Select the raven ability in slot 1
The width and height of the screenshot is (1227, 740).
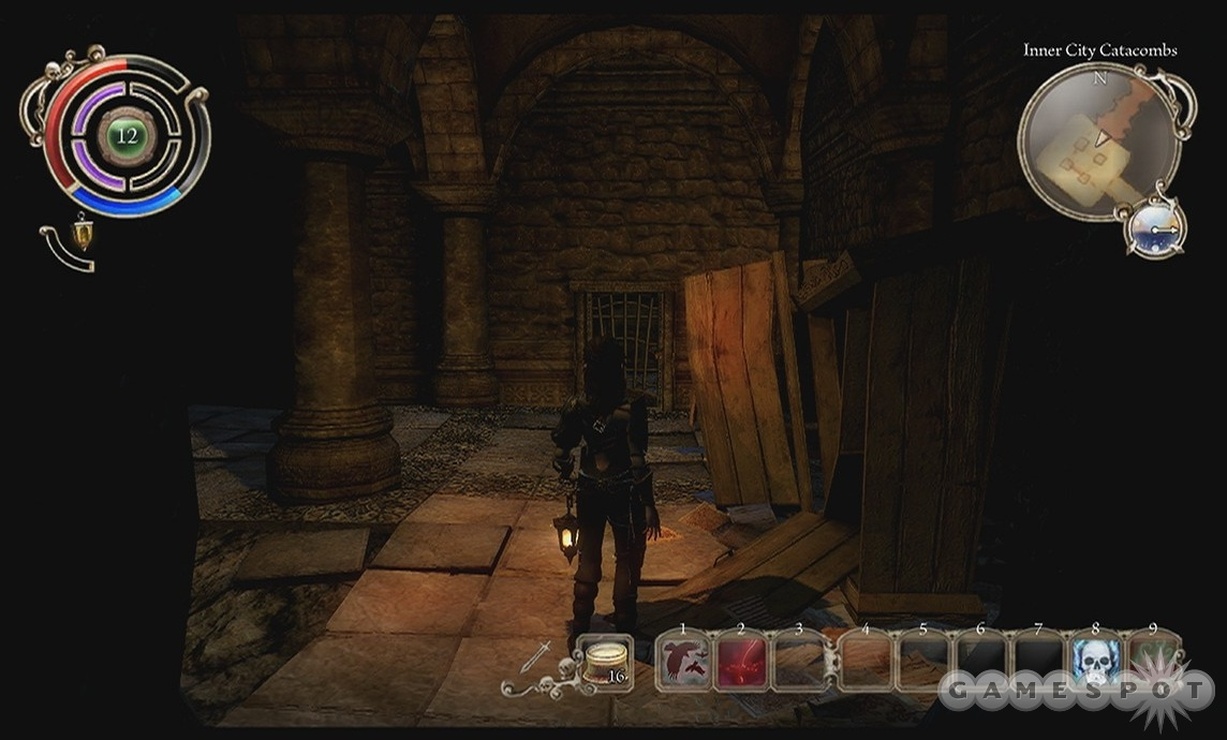(684, 663)
